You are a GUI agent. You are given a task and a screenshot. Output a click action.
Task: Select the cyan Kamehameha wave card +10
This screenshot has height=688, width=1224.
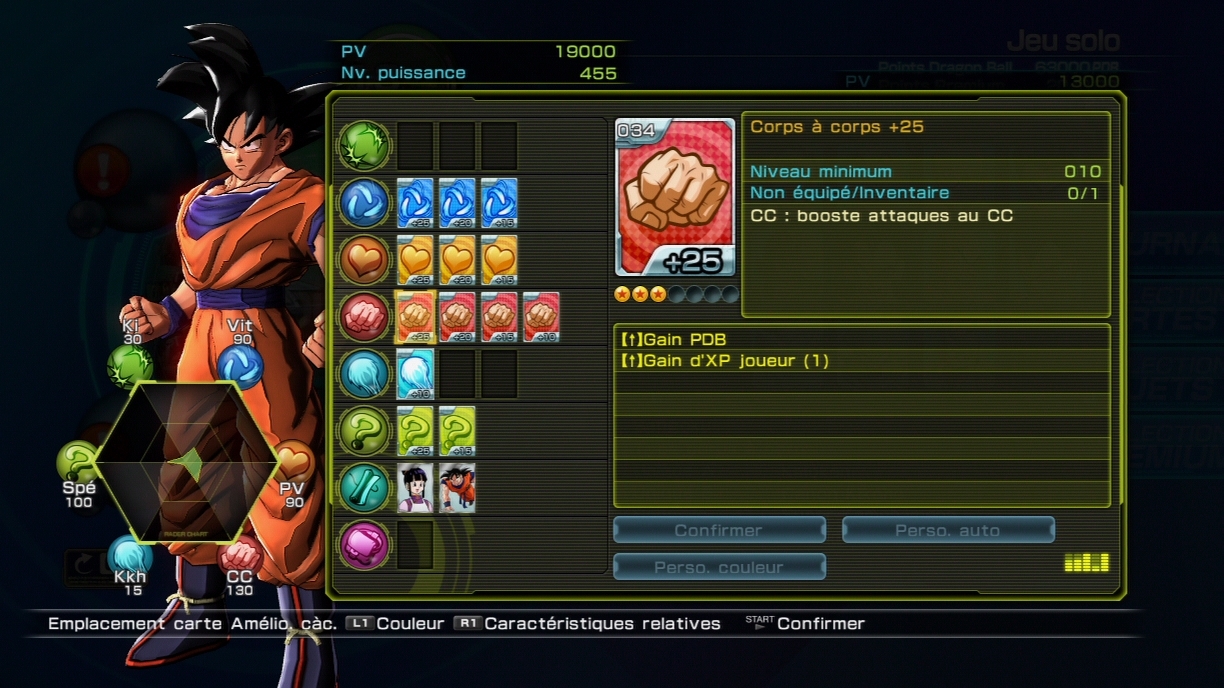point(415,374)
